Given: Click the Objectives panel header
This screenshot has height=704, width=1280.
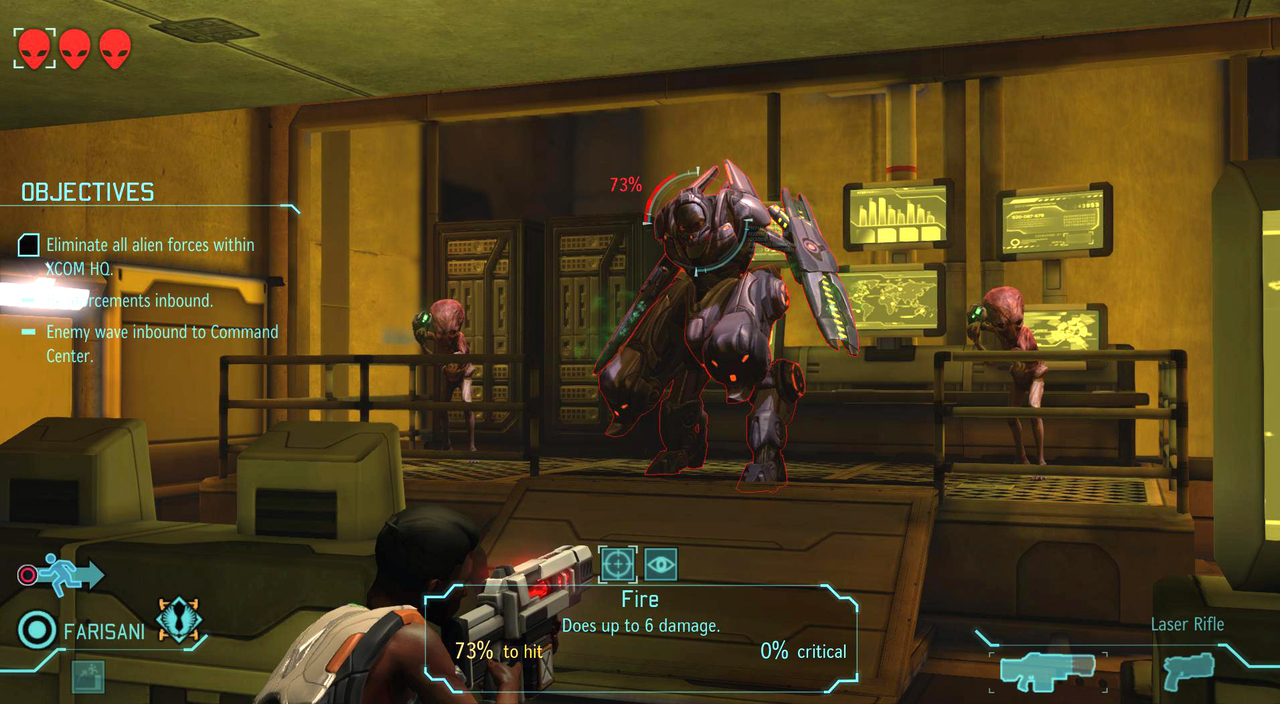Looking at the screenshot, I should (88, 192).
